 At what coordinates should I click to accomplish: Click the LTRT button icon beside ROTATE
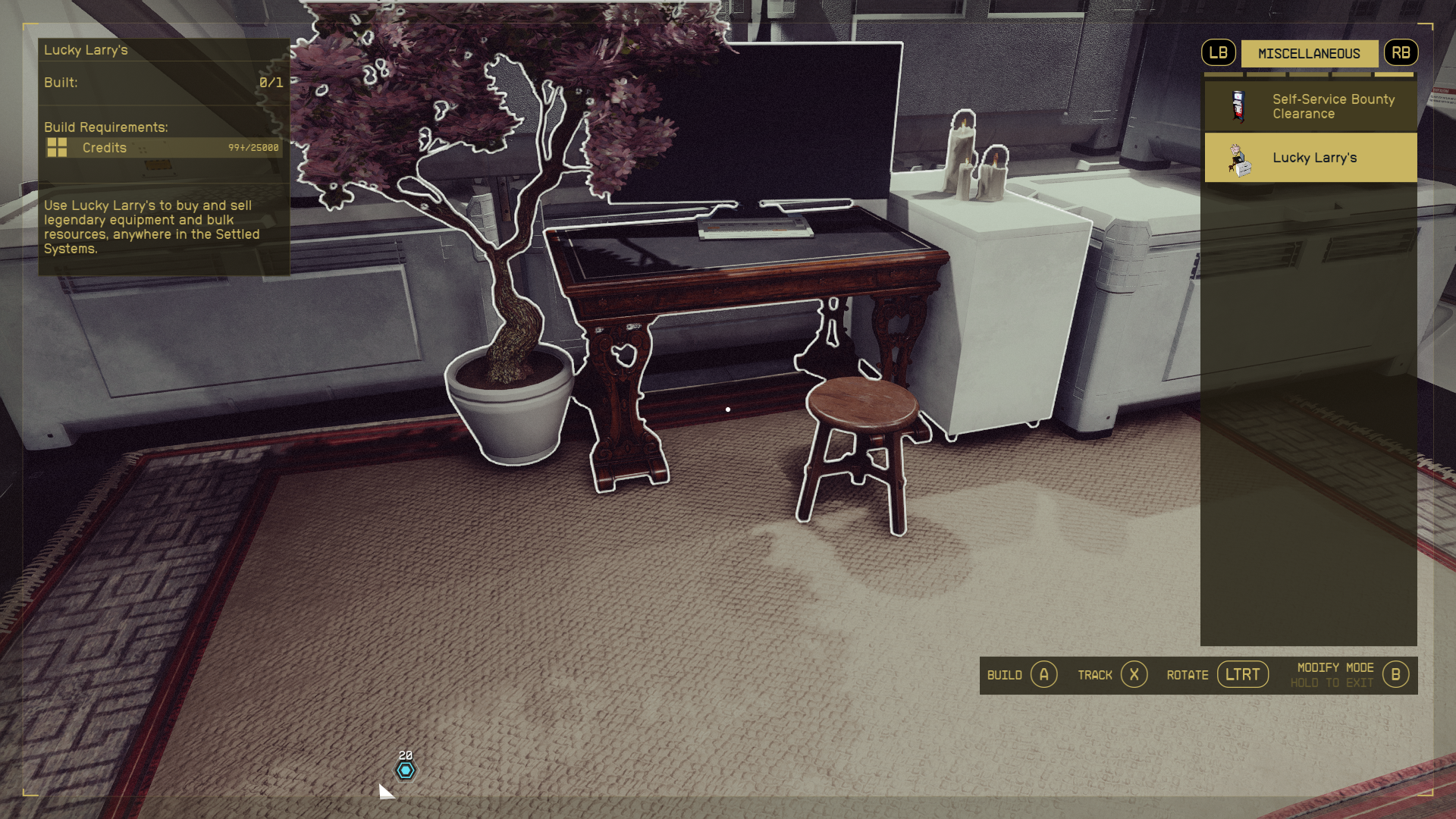pyautogui.click(x=1242, y=673)
